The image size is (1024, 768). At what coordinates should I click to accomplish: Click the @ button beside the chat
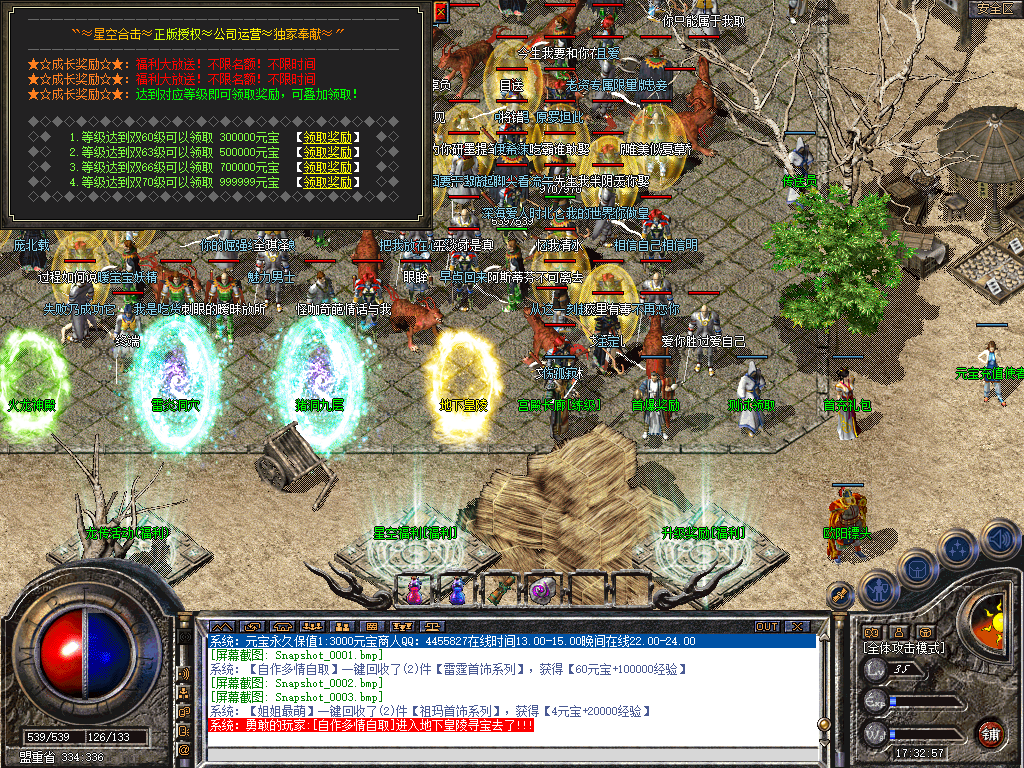(185, 749)
